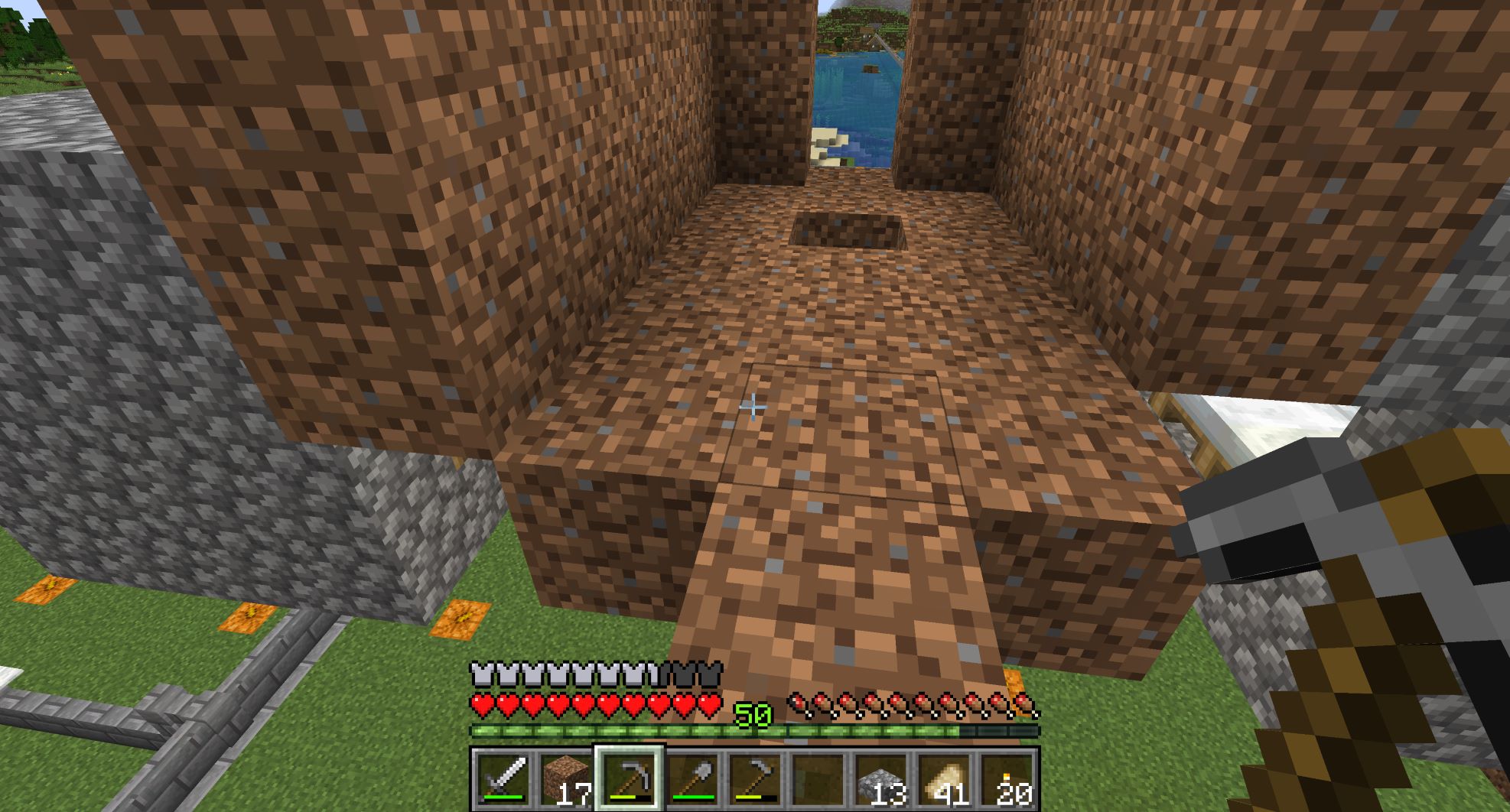Viewport: 1510px width, 812px height.
Task: Choose the torch stack of 20
Action: (x=1007, y=778)
